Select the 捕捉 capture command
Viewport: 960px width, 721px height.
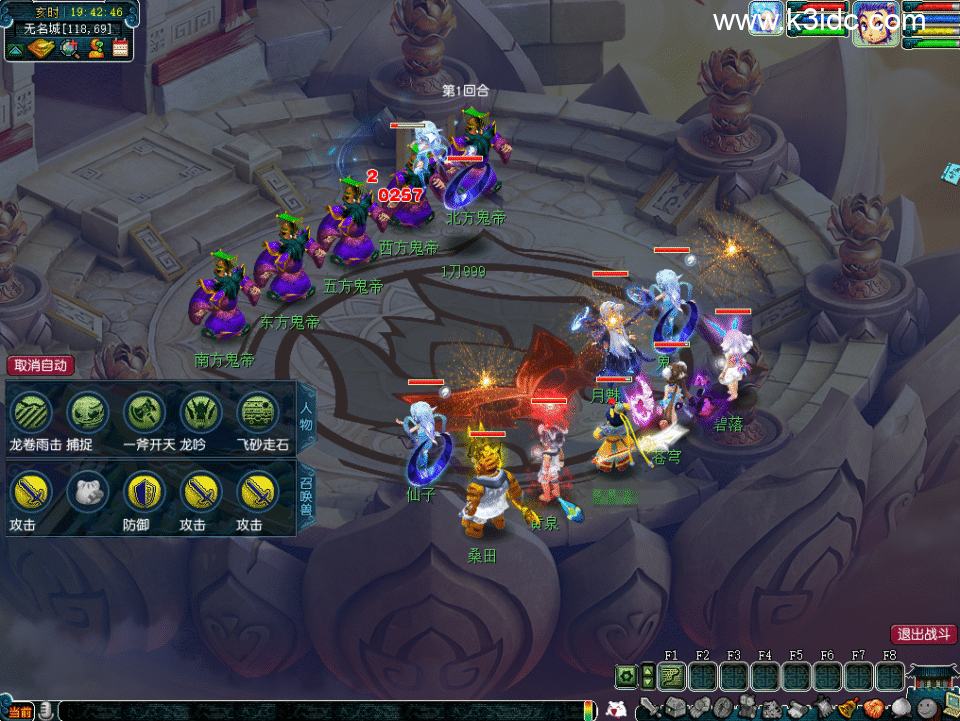point(87,412)
